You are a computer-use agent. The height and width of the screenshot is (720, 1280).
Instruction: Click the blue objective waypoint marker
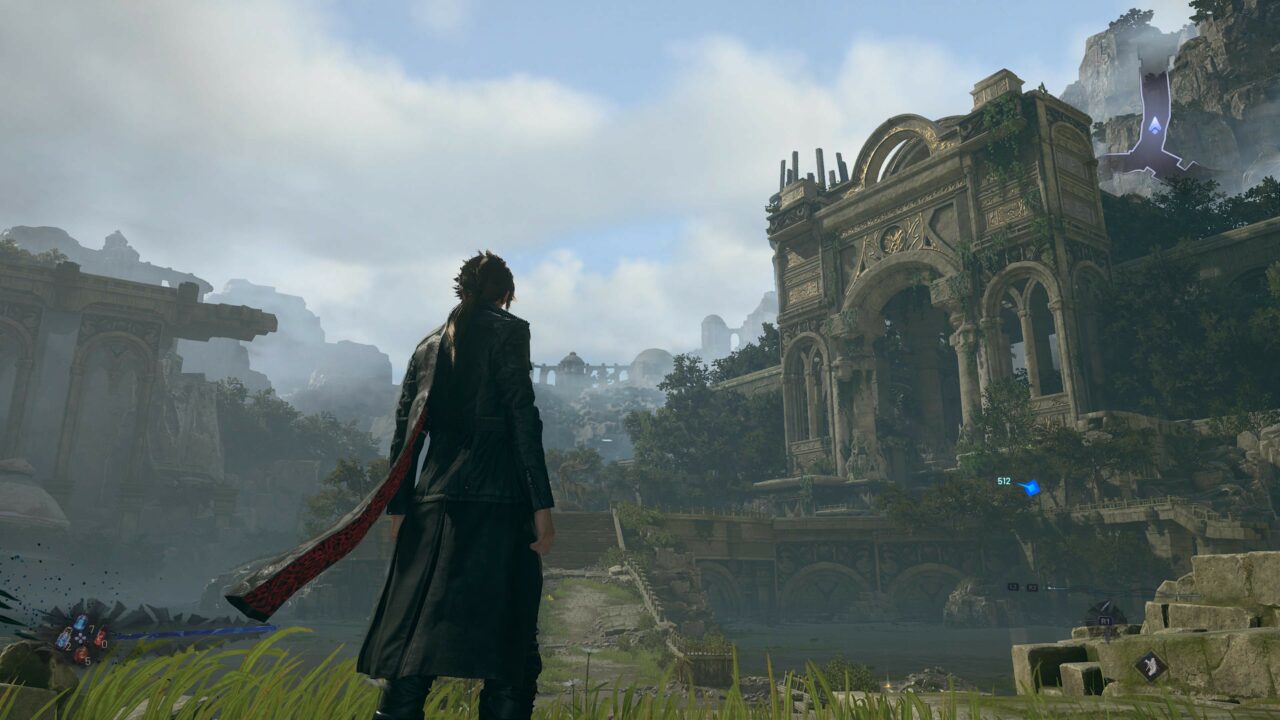[1028, 487]
